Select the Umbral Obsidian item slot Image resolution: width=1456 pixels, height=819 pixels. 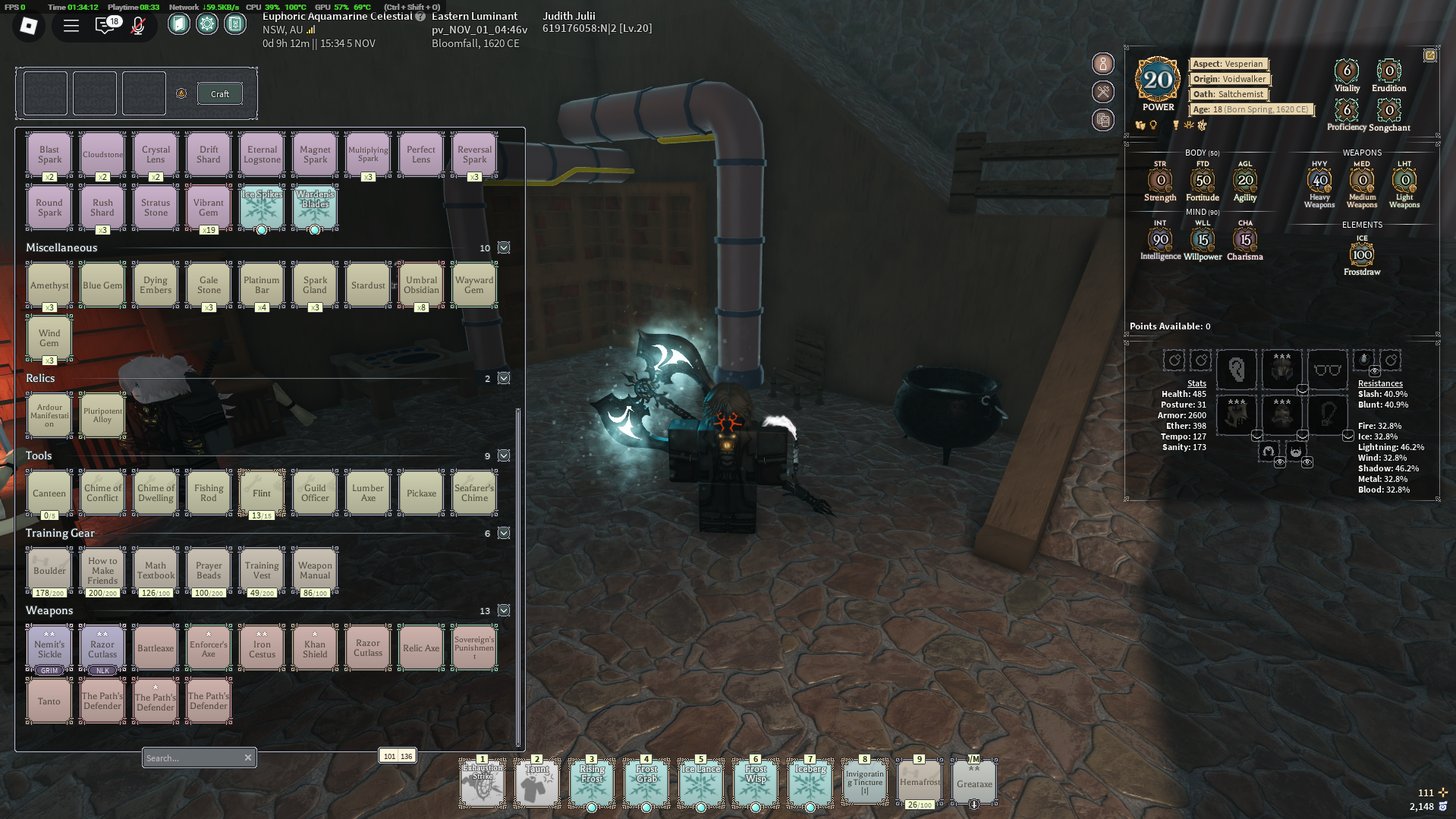coord(421,285)
